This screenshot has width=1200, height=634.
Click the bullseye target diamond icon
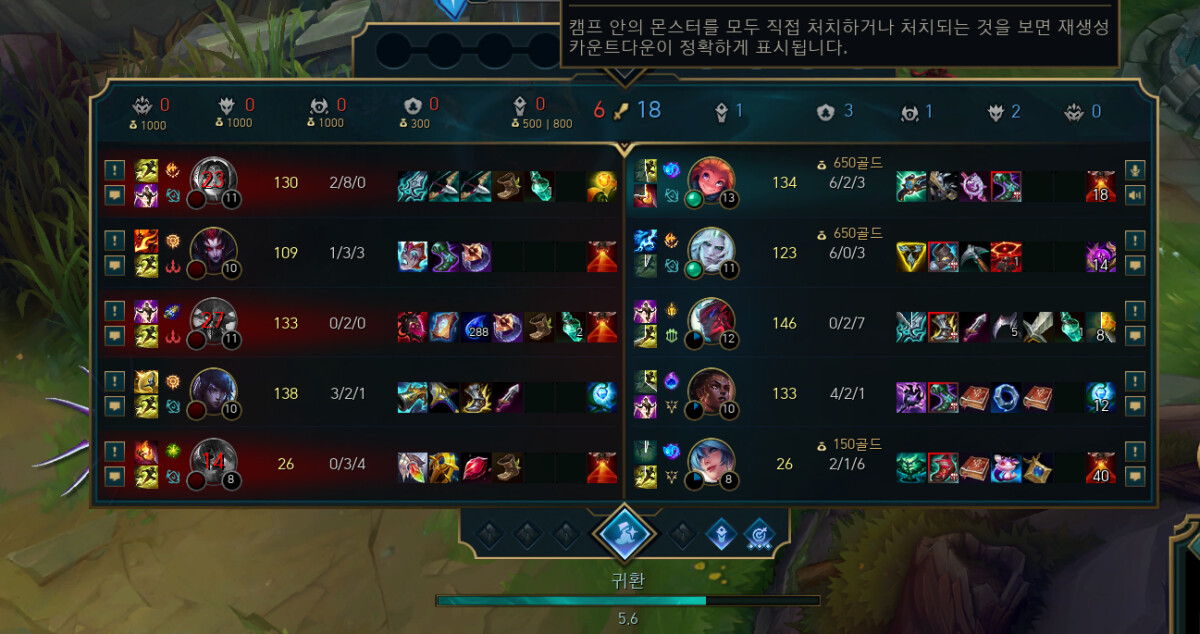760,535
